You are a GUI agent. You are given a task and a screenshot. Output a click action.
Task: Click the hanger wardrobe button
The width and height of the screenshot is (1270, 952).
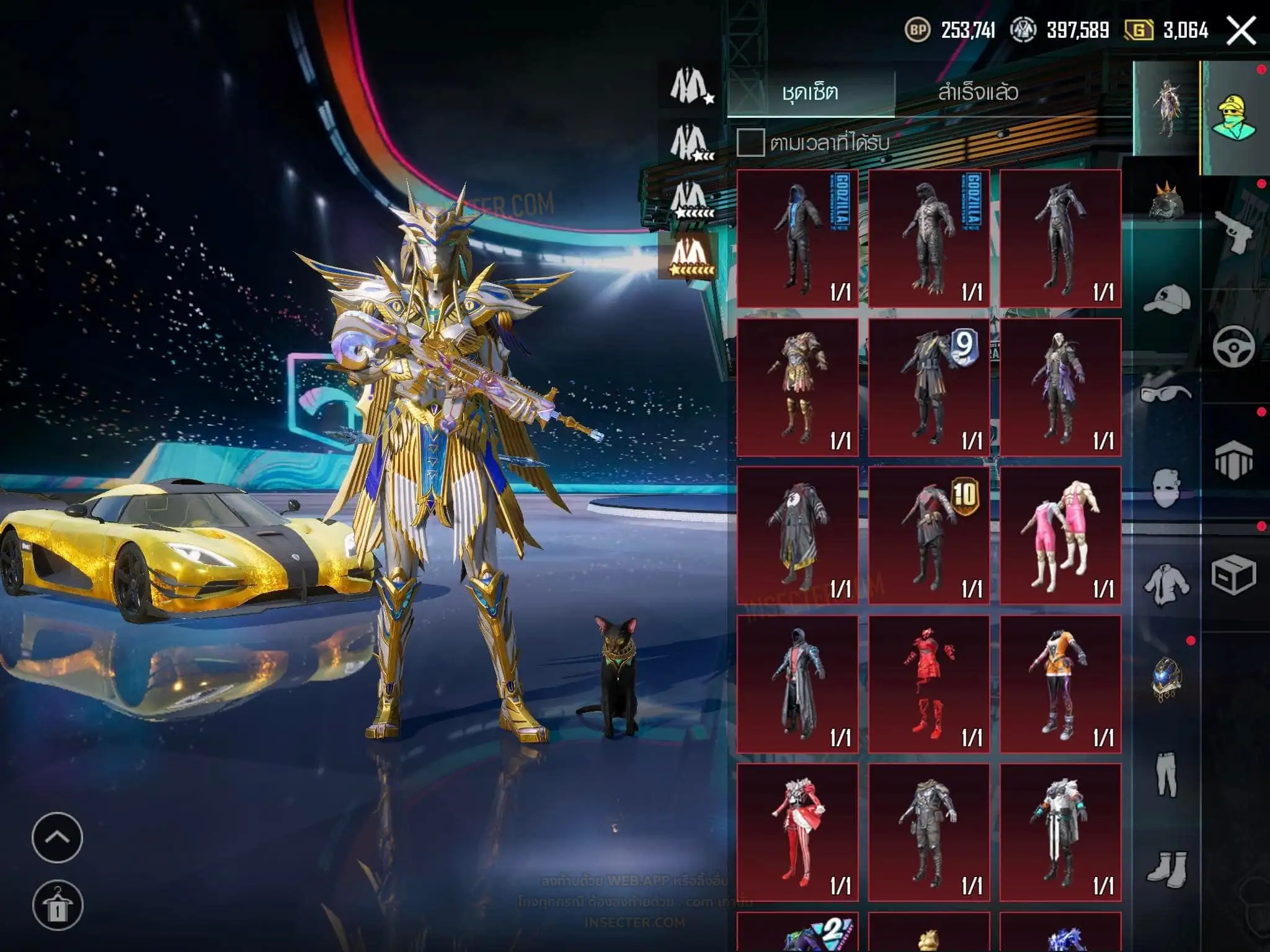coord(57,906)
